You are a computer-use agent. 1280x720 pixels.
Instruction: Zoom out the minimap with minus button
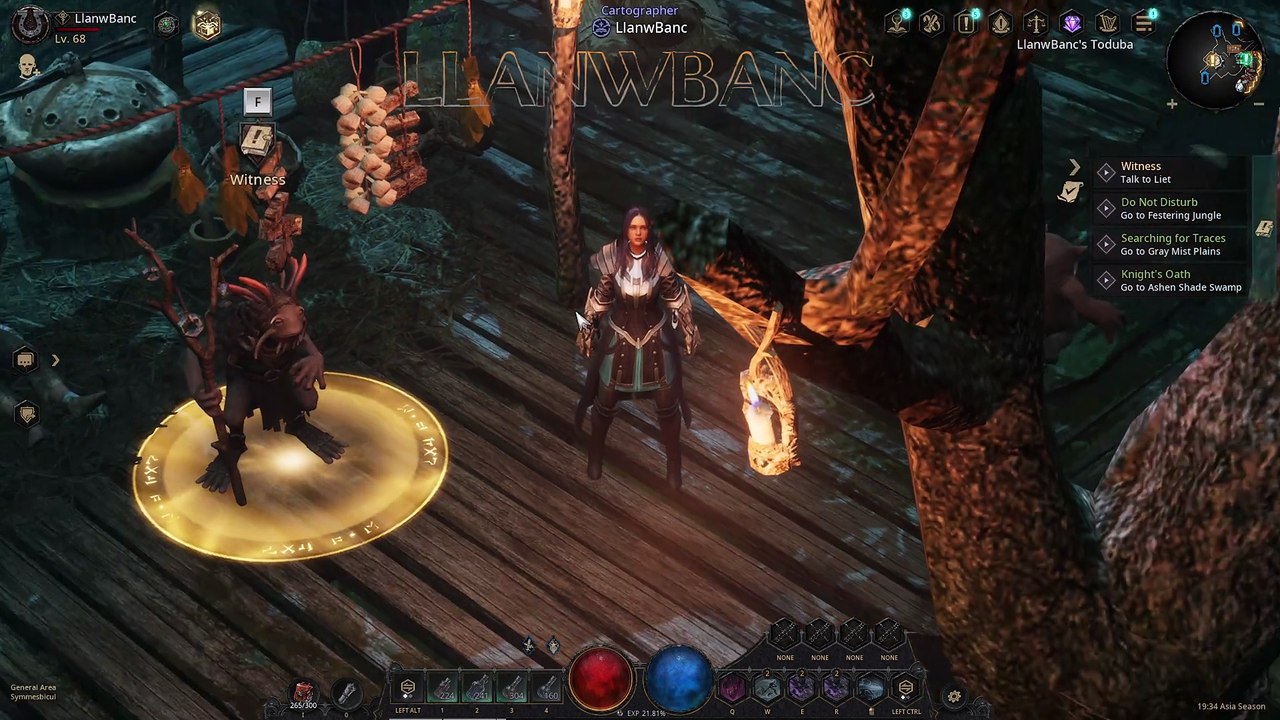coord(1259,103)
